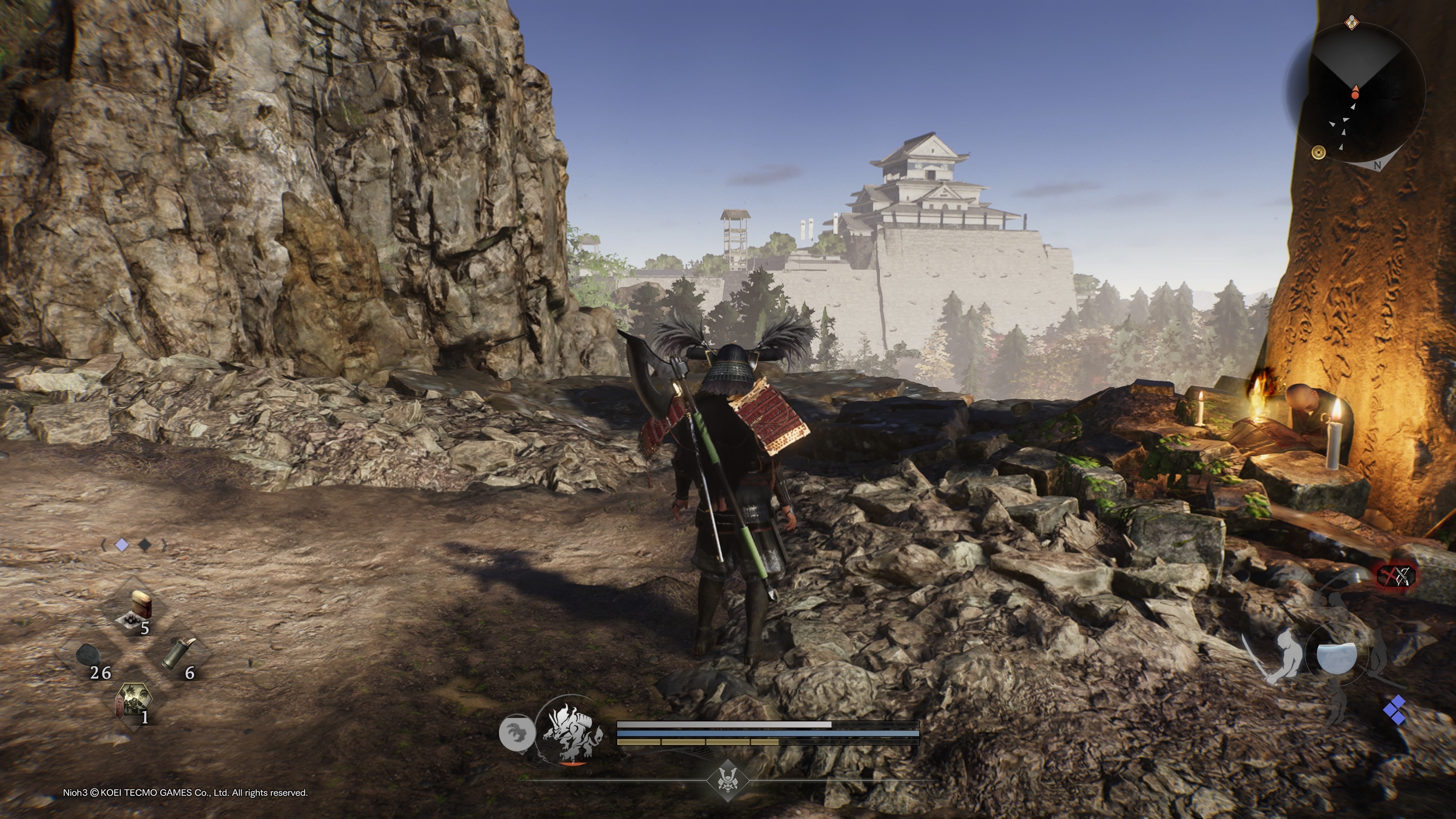Click the crossed-out ranged weapon icon
Viewport: 1456px width, 819px height.
(x=1396, y=576)
